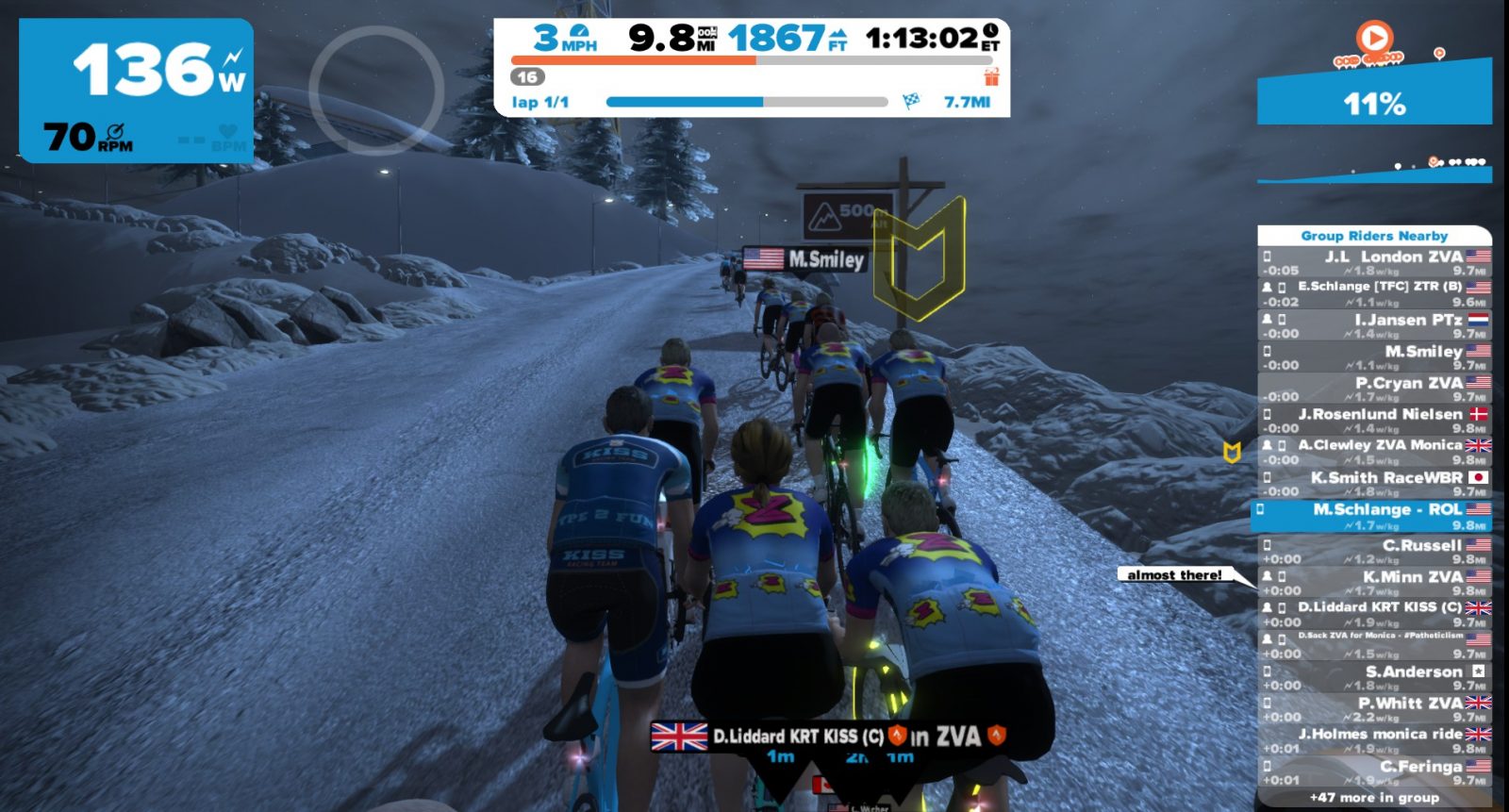Select A.Clewley ZVA Monica row

click(1375, 451)
